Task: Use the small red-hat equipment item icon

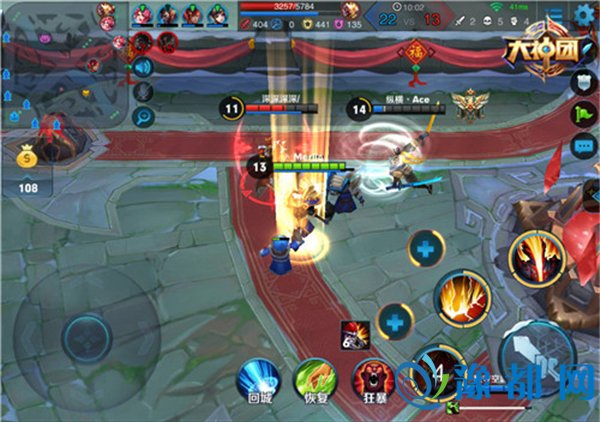Action: (x=352, y=332)
